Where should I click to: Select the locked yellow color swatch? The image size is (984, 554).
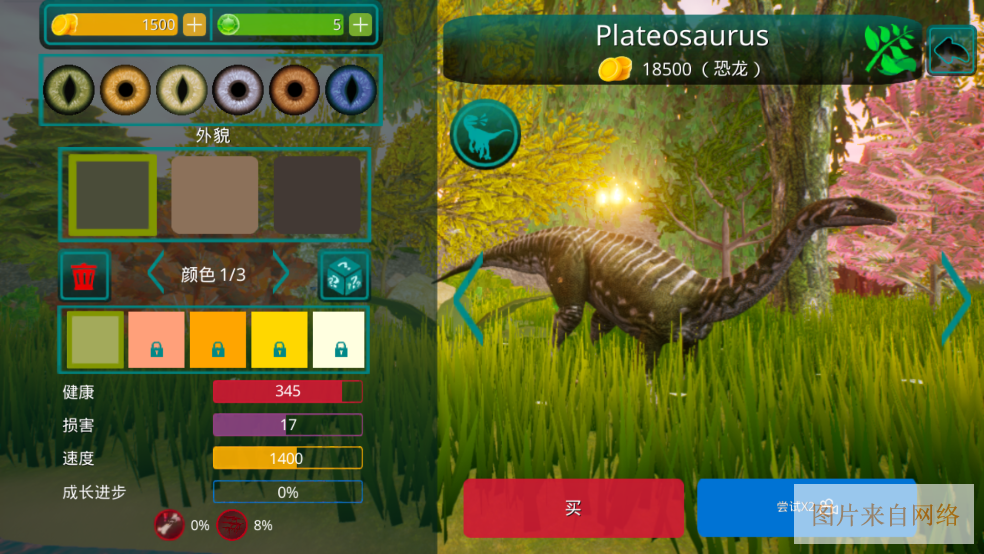[279, 340]
